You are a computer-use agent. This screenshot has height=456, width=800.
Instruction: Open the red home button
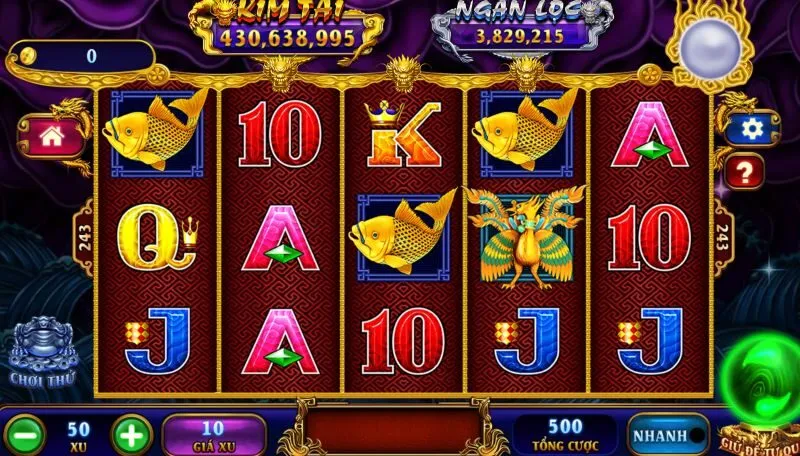click(x=49, y=135)
